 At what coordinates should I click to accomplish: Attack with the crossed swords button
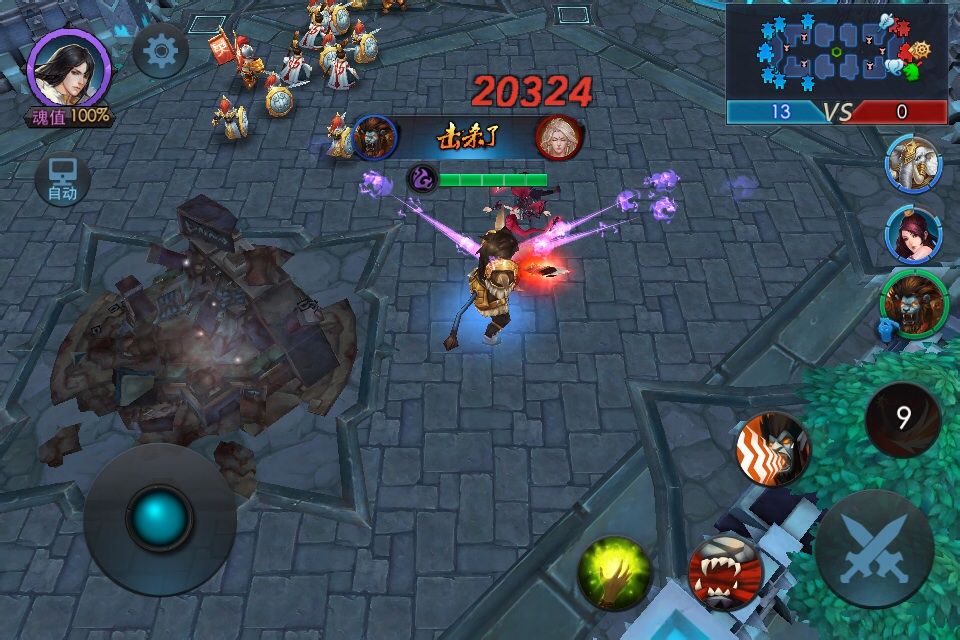click(874, 550)
